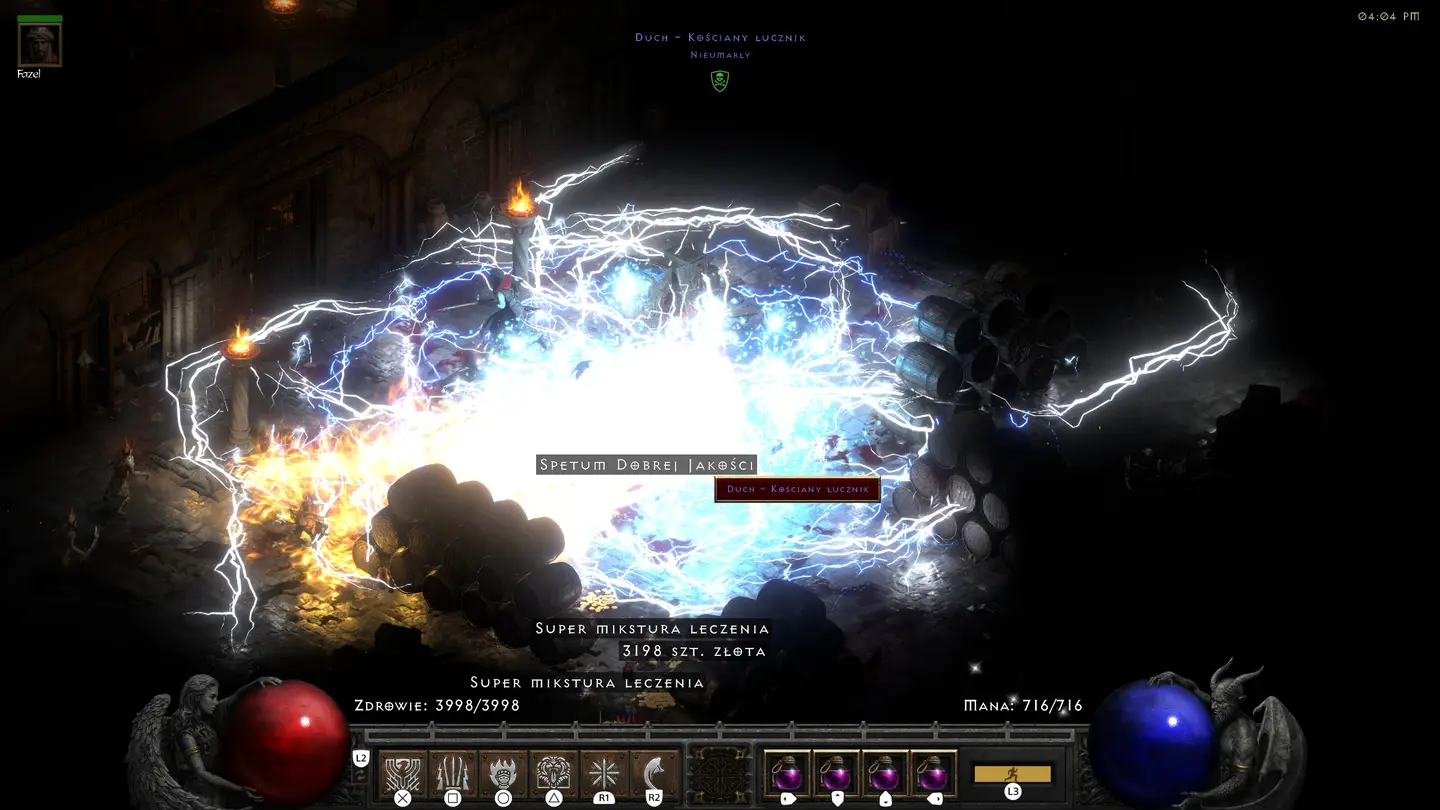Use the flaming face skill
The height and width of the screenshot is (810, 1440).
(503, 773)
